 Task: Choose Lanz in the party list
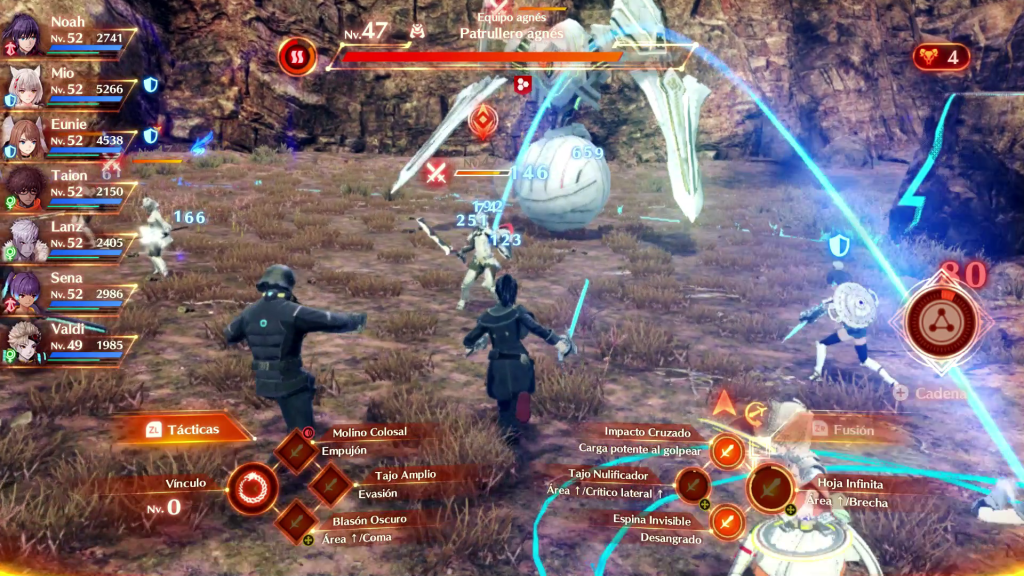(24, 240)
